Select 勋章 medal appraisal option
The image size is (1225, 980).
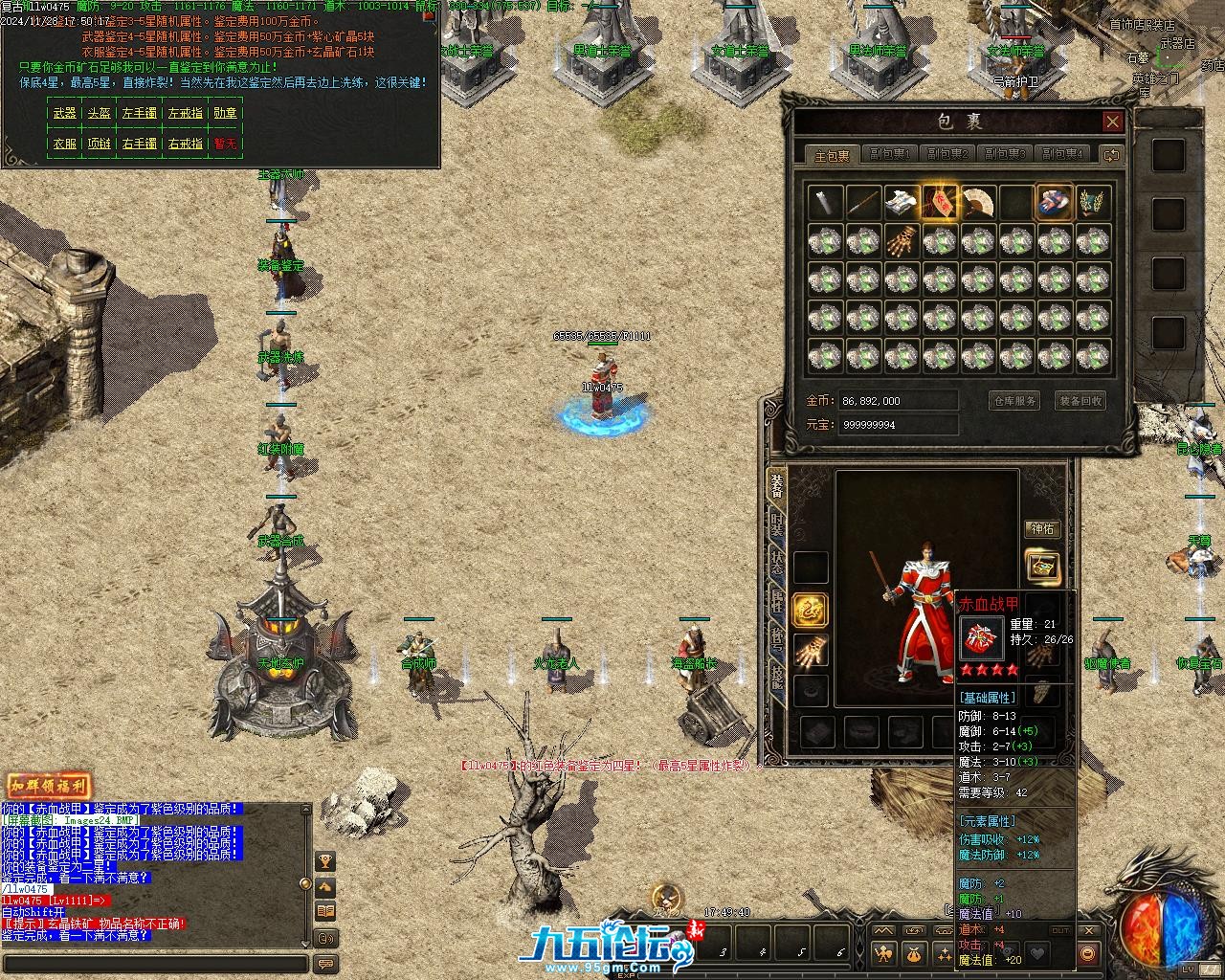pos(225,113)
